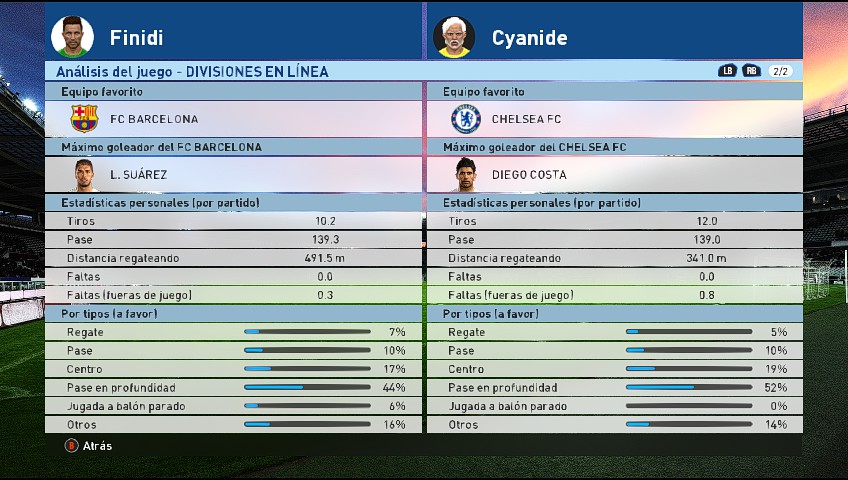Open Diego Costa top scorer entry
Image resolution: width=848 pixels, height=480 pixels.
click(614, 174)
